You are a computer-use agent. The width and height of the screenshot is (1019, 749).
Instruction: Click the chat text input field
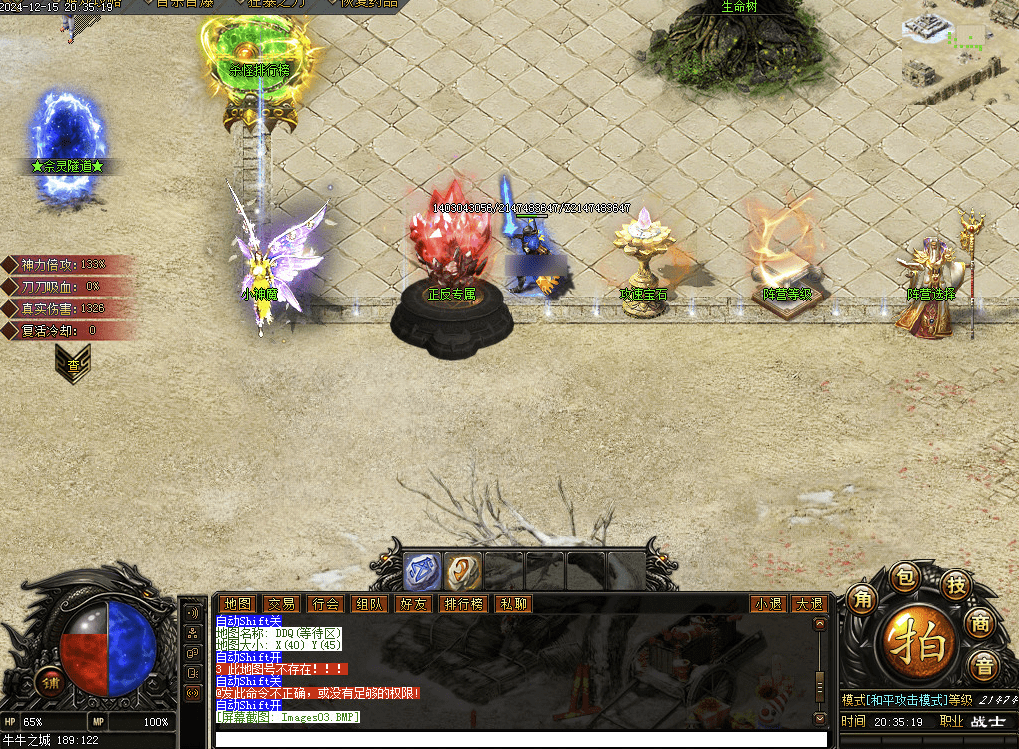pos(520,739)
